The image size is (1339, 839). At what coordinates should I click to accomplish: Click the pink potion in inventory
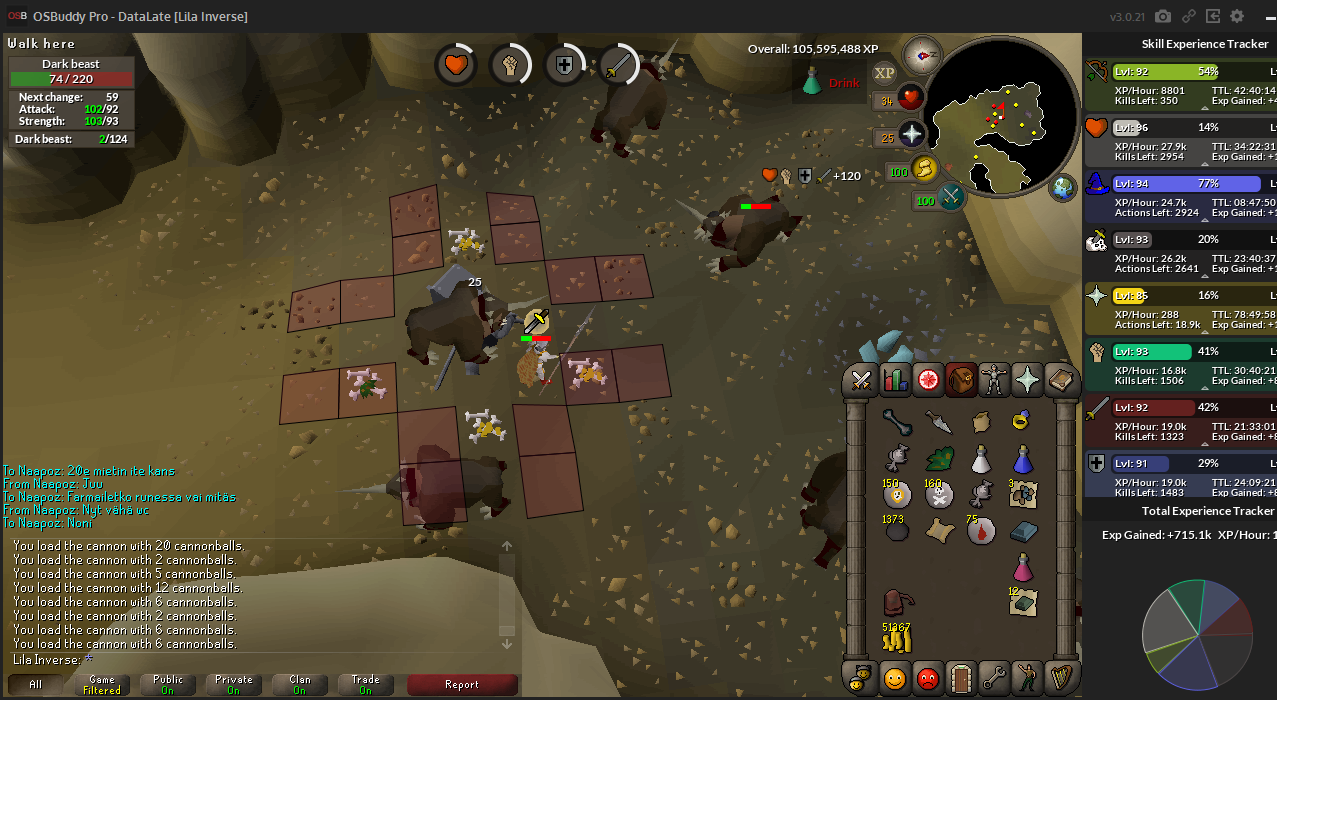(x=1022, y=567)
